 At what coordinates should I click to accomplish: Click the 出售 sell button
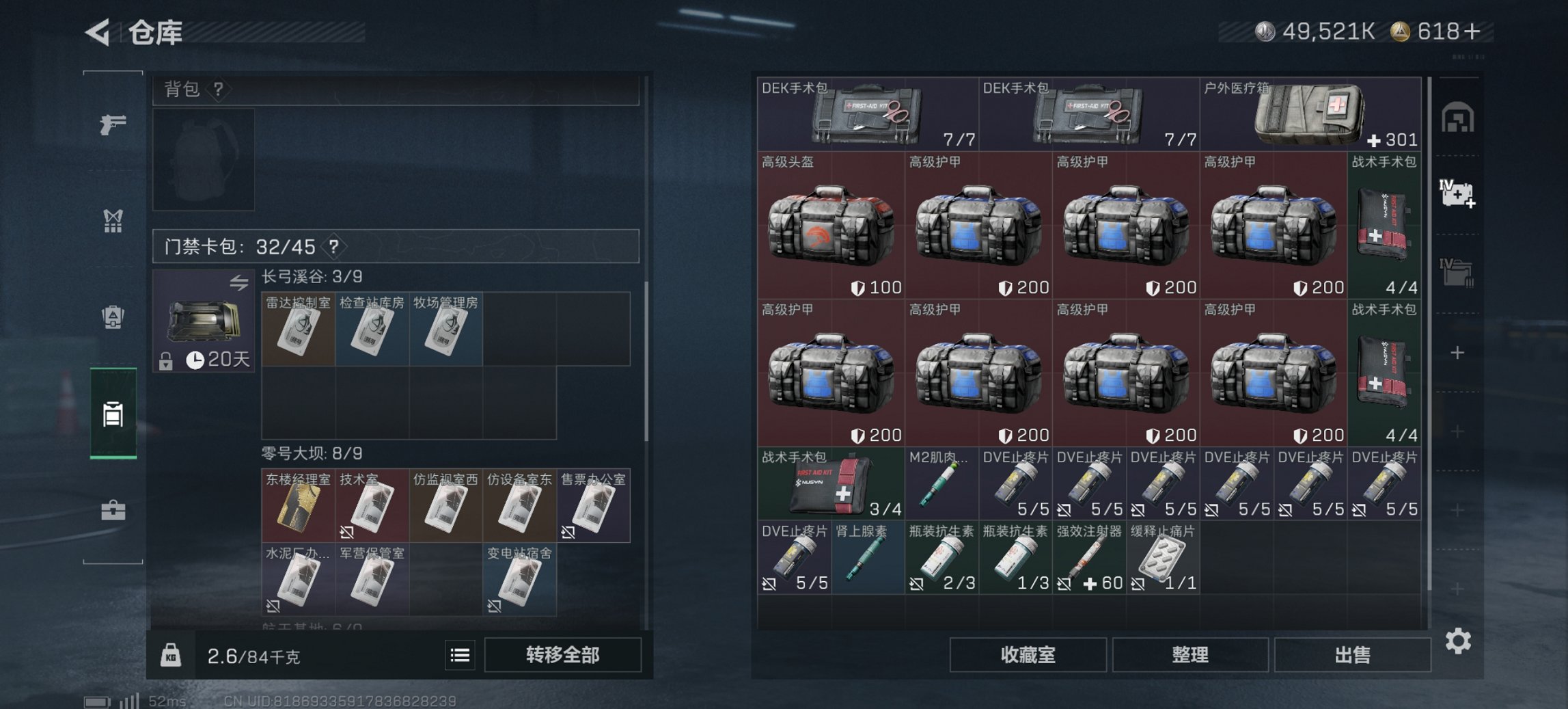[x=1352, y=654]
